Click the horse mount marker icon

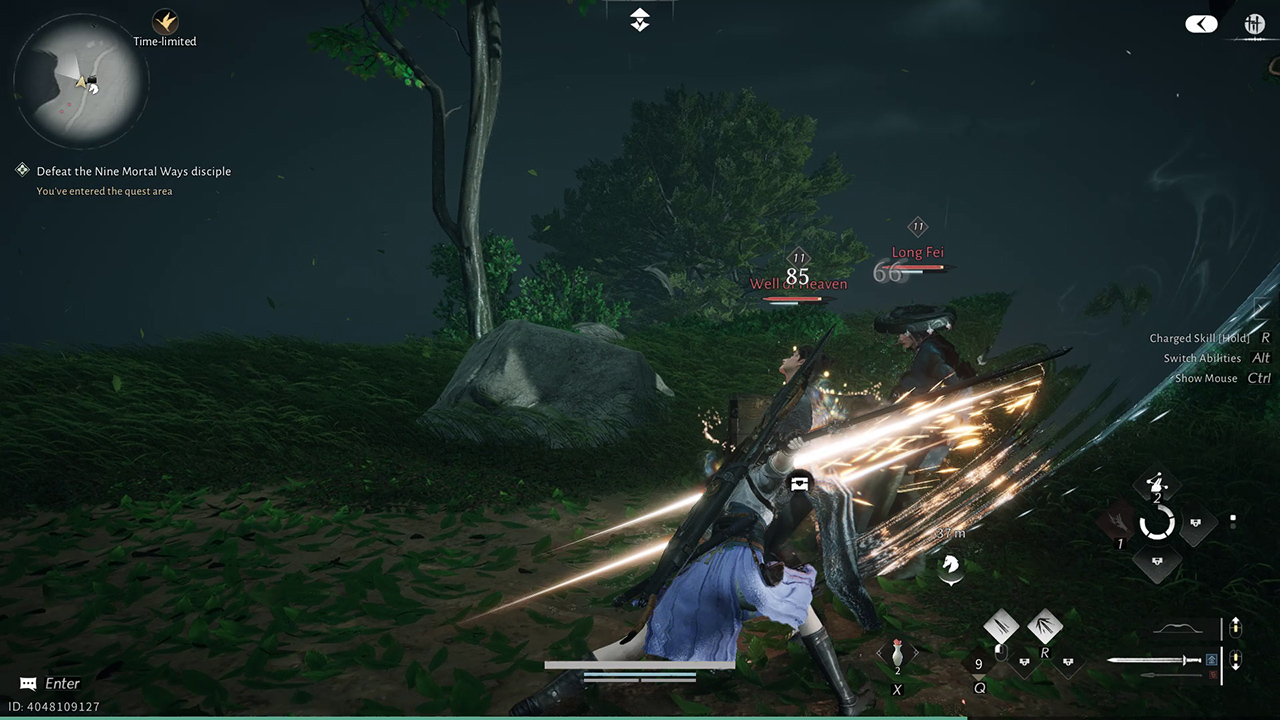point(952,565)
